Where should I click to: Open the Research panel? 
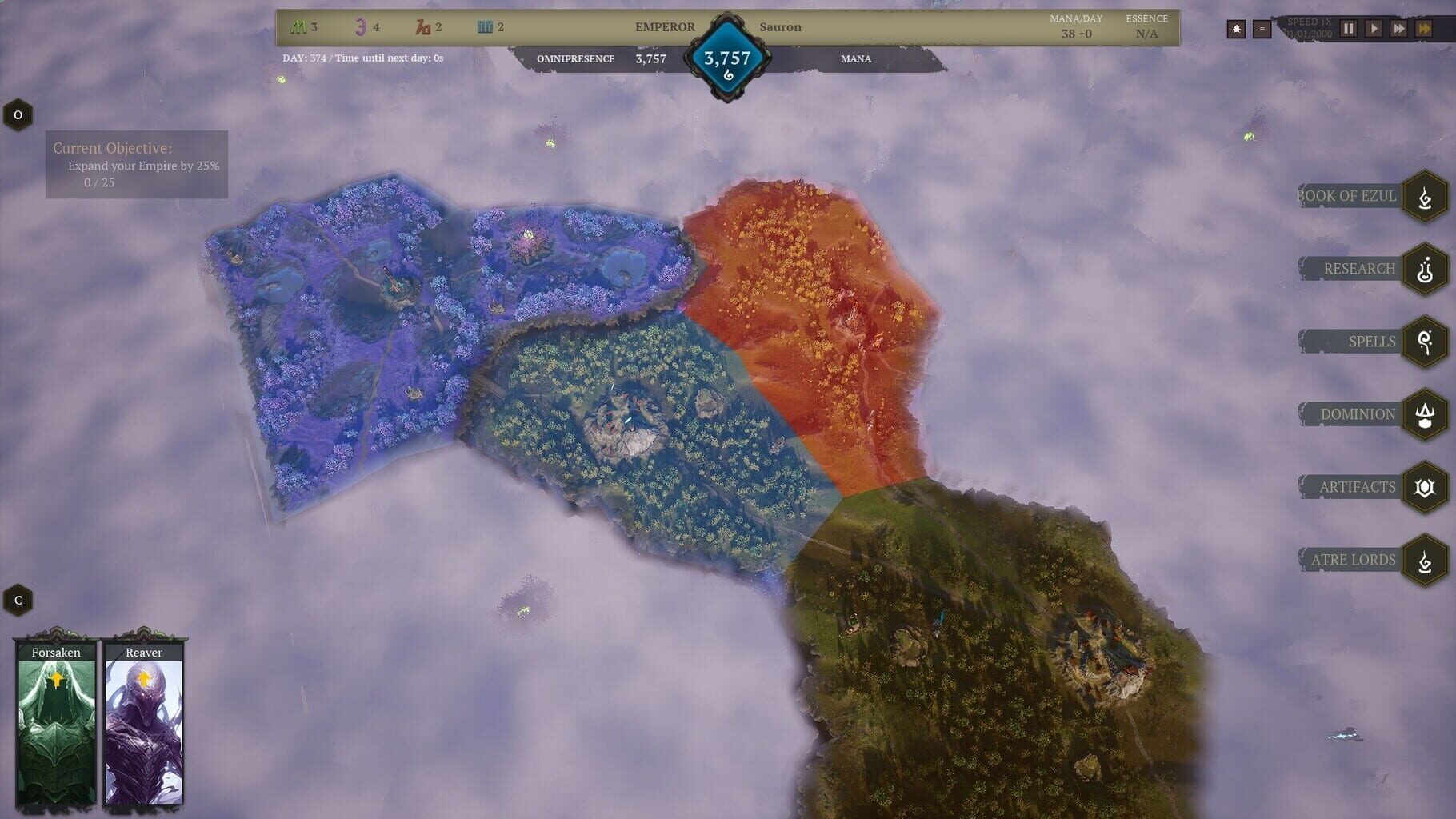(x=1424, y=268)
